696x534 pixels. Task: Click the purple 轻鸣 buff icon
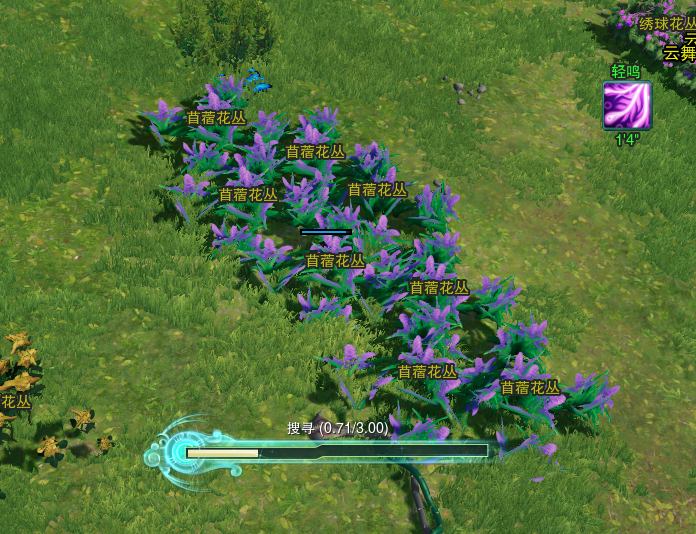(x=627, y=105)
